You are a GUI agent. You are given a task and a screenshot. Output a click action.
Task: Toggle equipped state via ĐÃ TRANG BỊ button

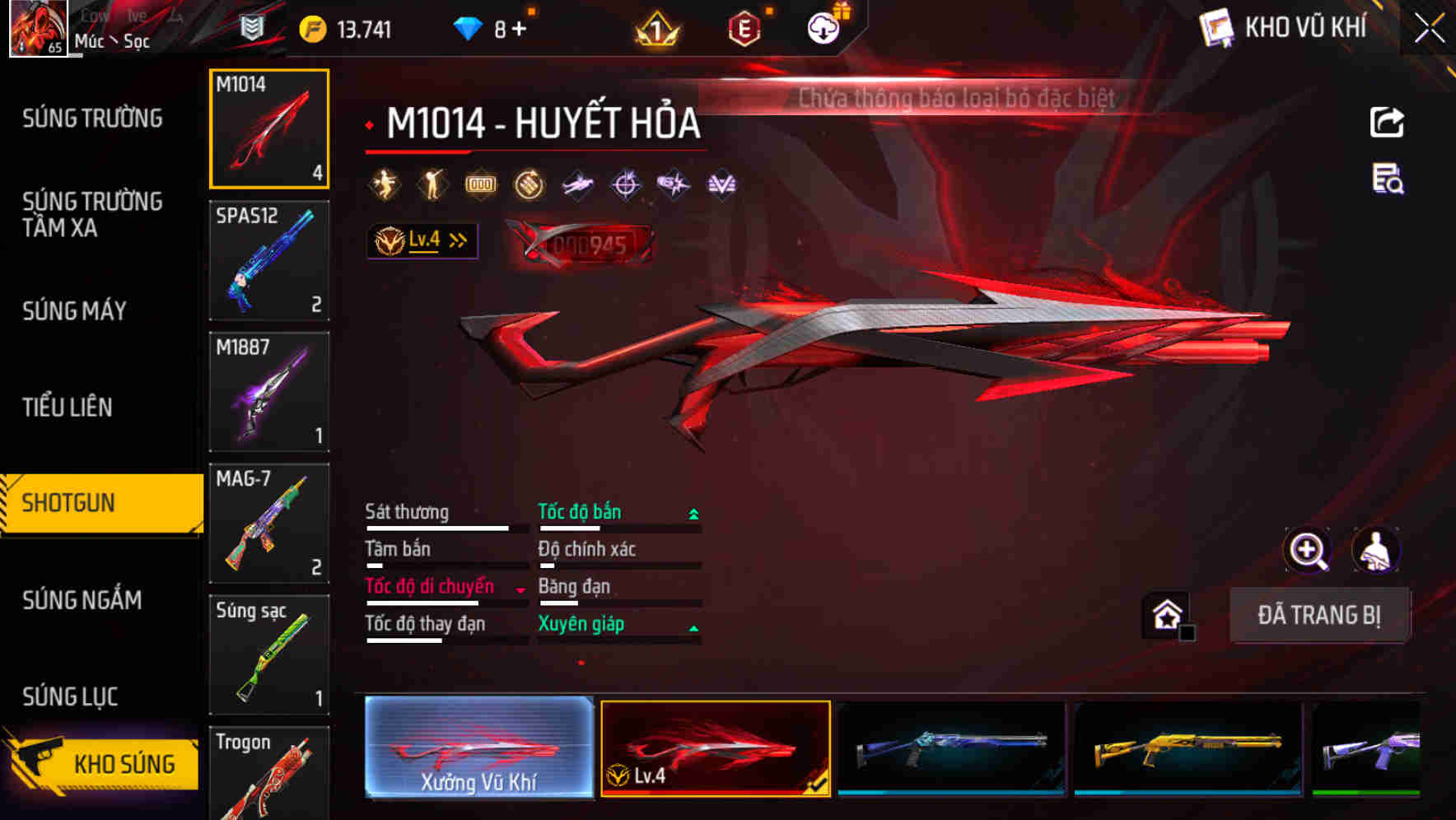pos(1319,614)
